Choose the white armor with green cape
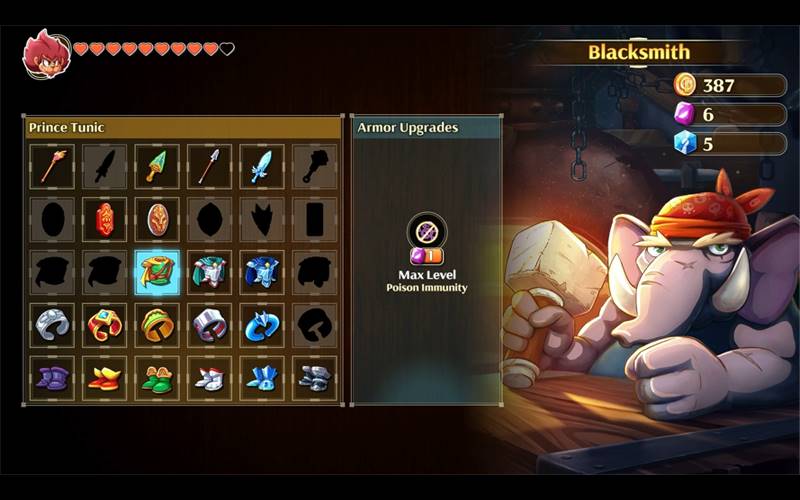The image size is (800, 500). (209, 272)
